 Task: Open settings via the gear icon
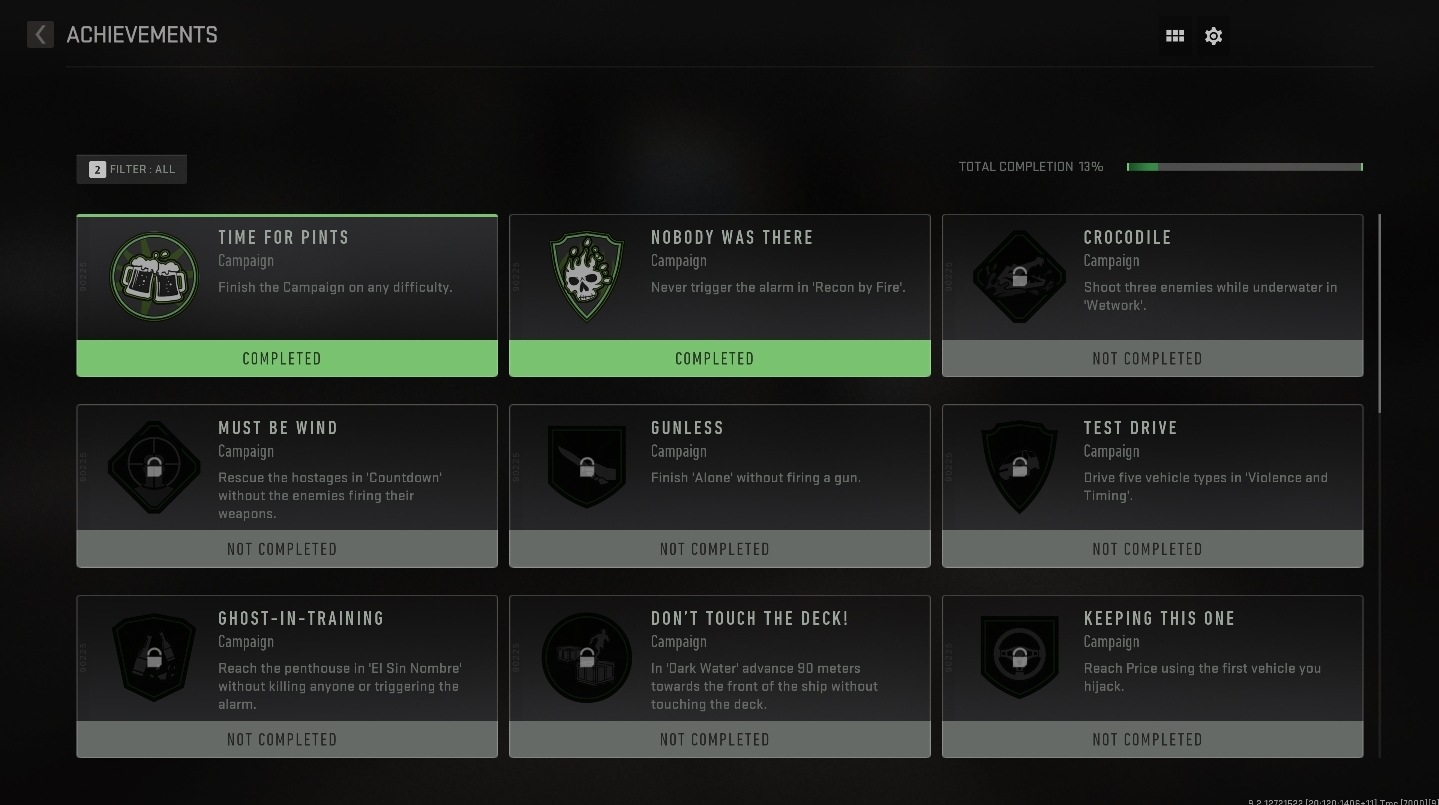click(x=1213, y=36)
